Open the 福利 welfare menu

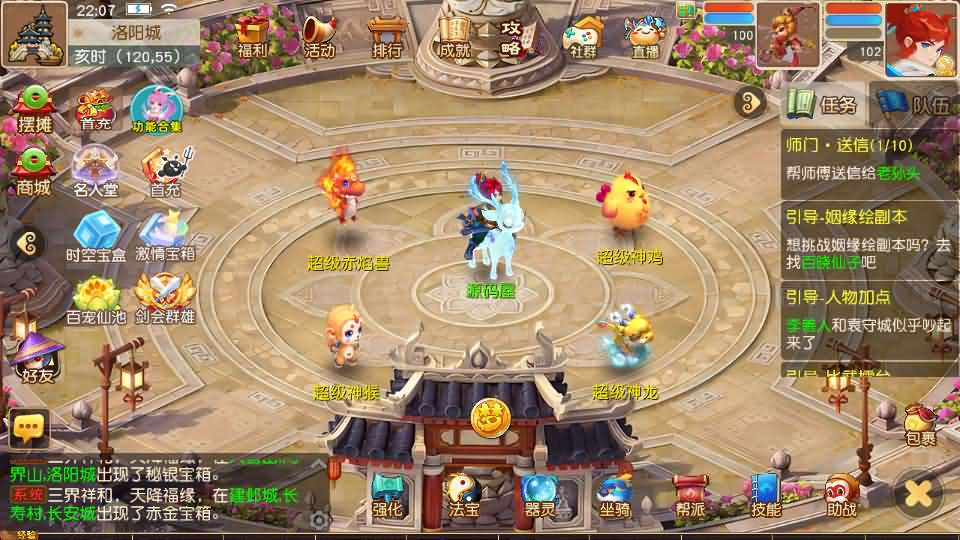click(253, 35)
